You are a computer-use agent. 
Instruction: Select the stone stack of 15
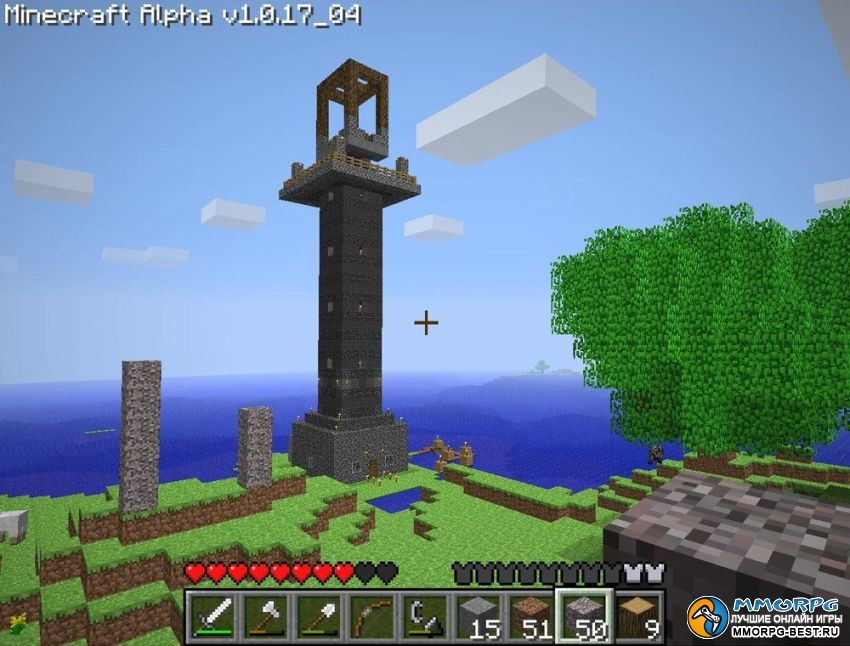[x=478, y=616]
